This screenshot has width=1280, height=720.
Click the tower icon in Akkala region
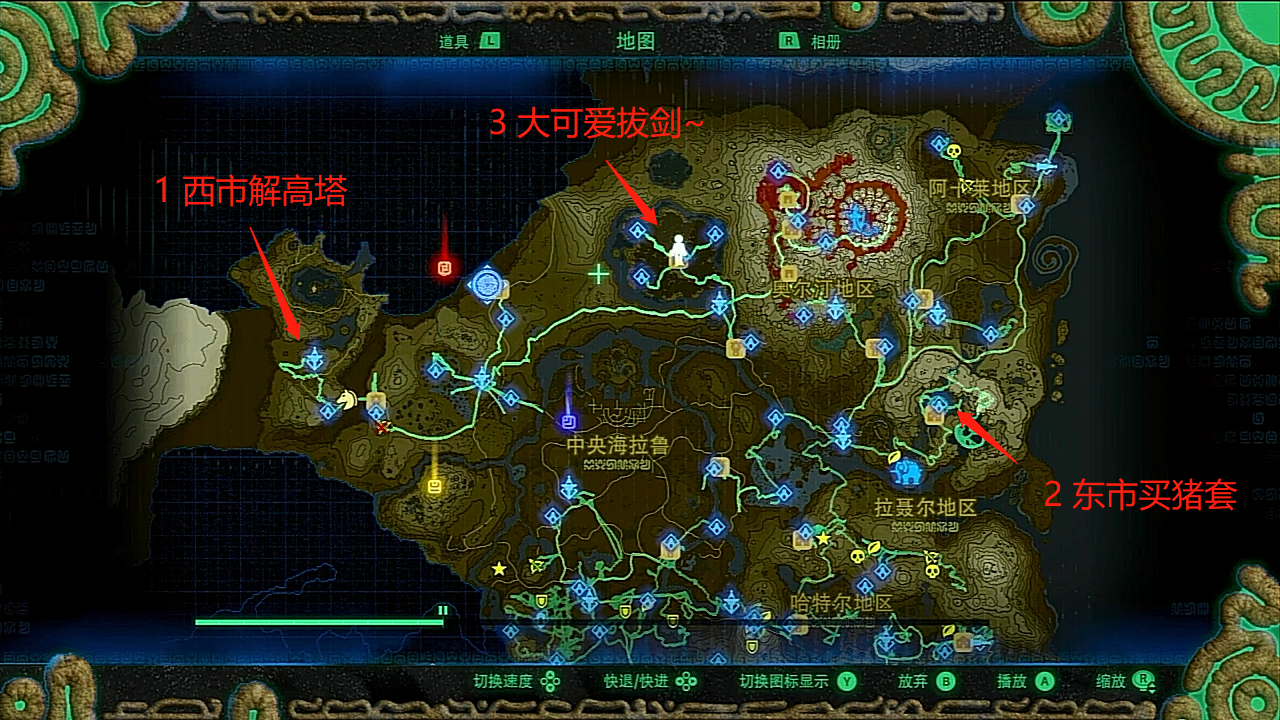[1048, 166]
